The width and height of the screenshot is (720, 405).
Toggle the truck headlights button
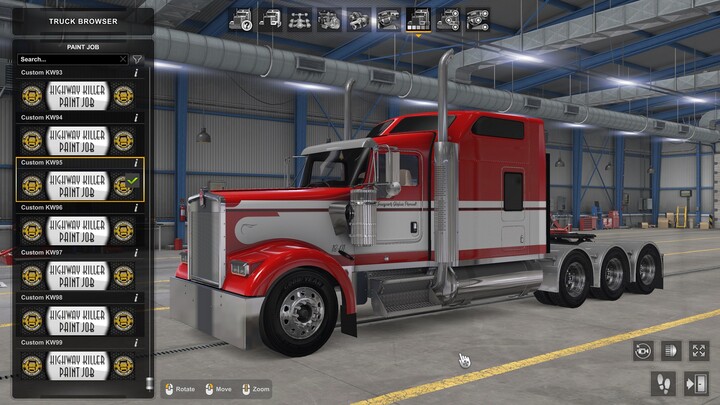tap(670, 351)
